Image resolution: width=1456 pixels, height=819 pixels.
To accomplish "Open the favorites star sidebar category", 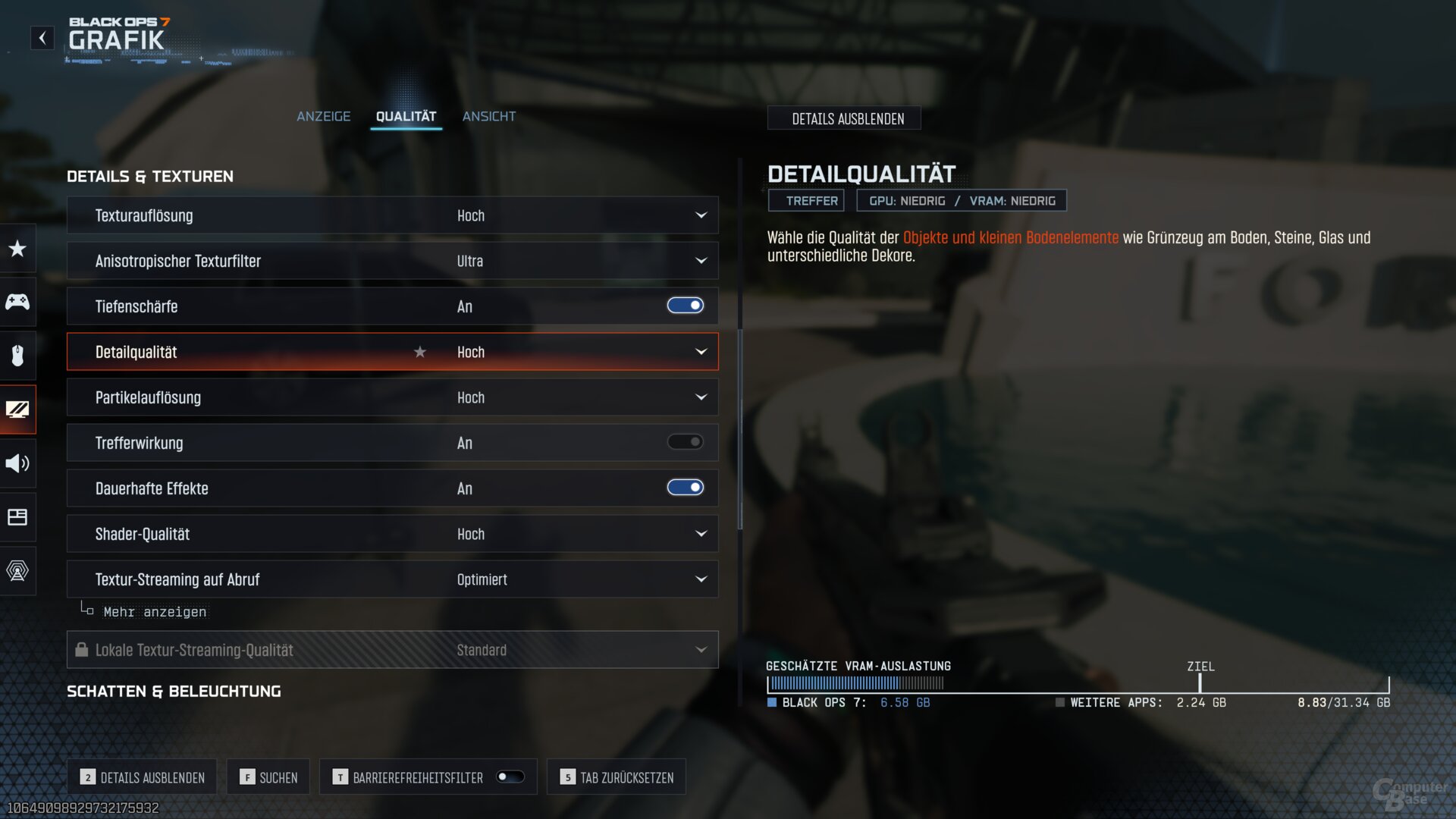I will tap(17, 249).
